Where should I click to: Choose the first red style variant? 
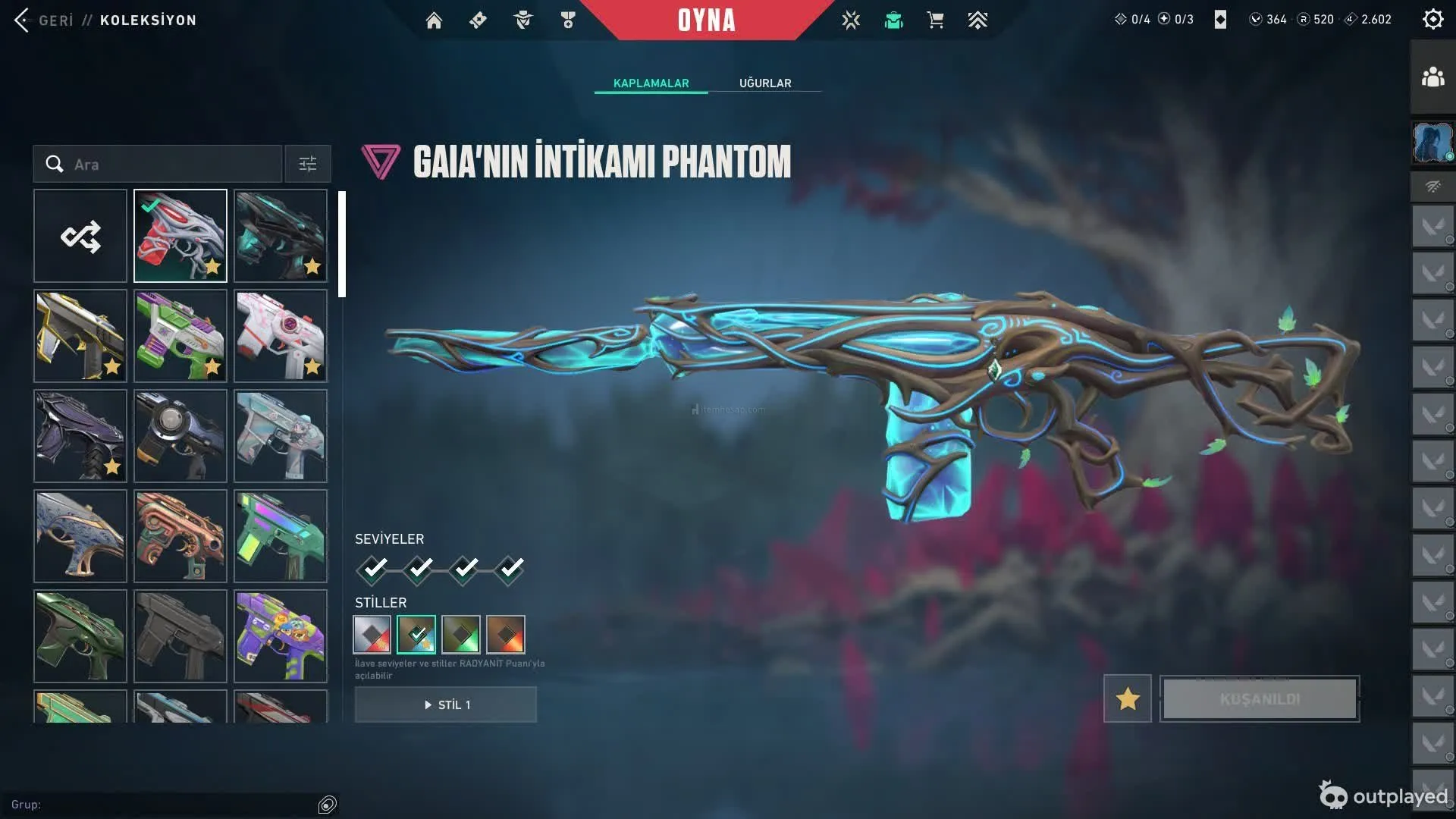(x=372, y=635)
